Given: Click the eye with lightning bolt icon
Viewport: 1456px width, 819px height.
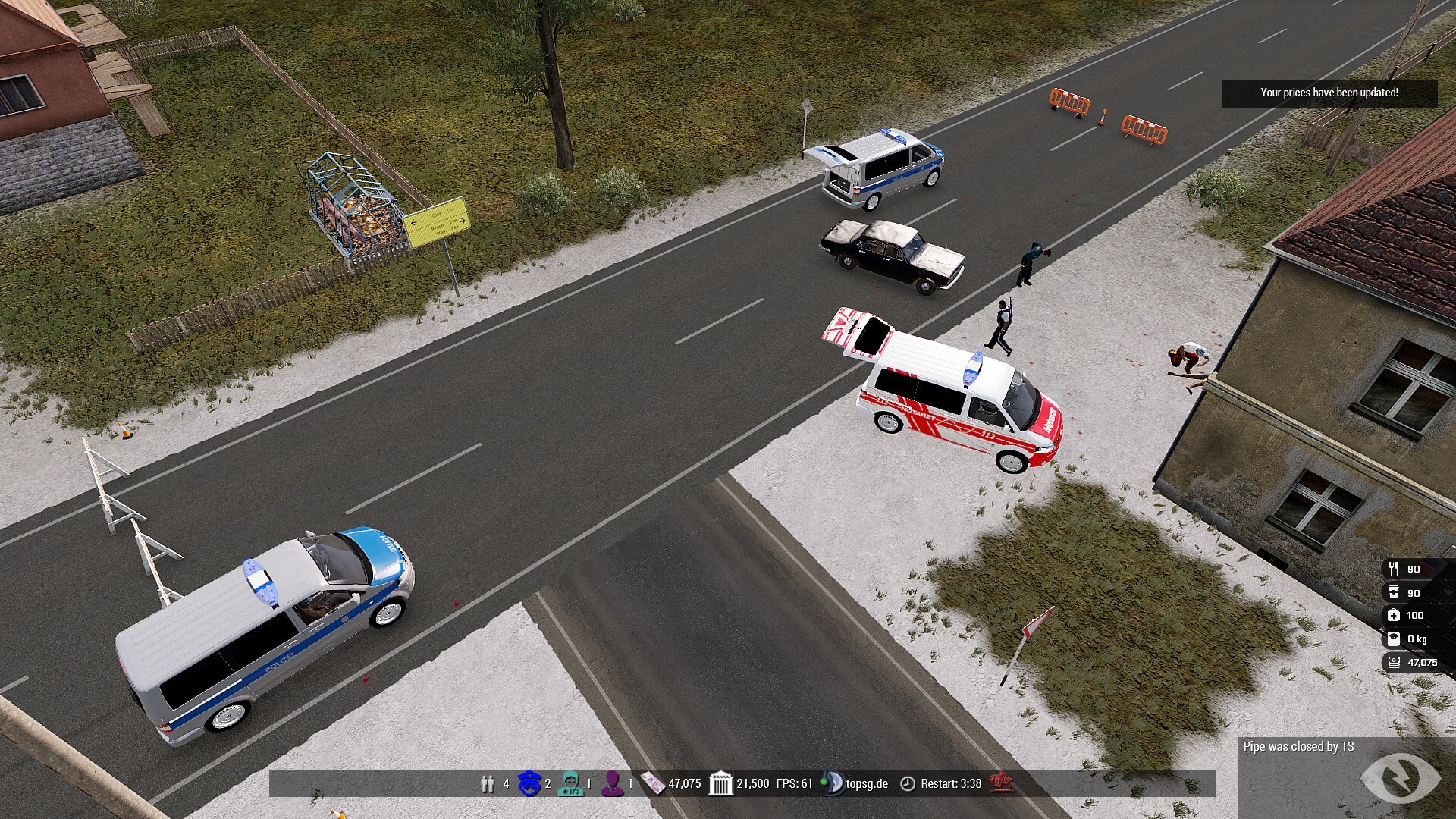Looking at the screenshot, I should pyautogui.click(x=1400, y=778).
